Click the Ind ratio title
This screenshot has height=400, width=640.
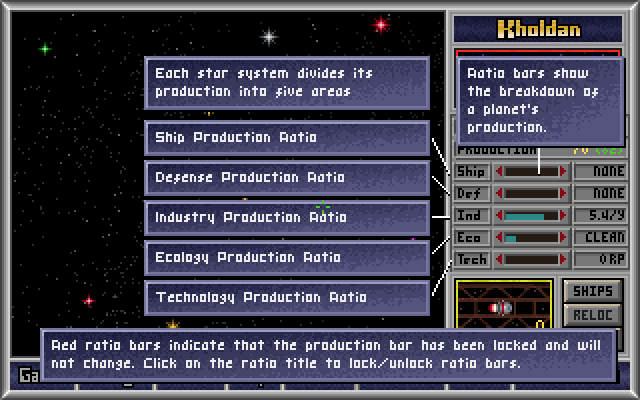click(x=471, y=215)
